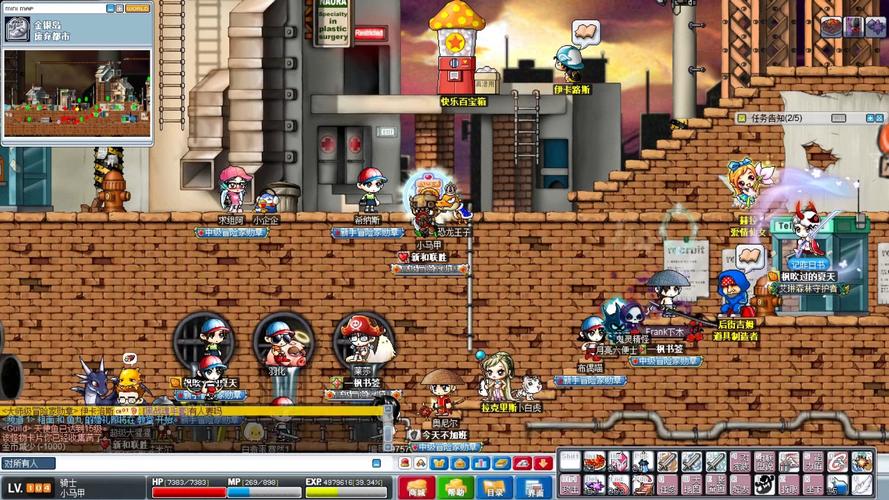Screen dimensions: 889x500
Task: Click the 帮助 help button
Action: pyautogui.click(x=455, y=488)
